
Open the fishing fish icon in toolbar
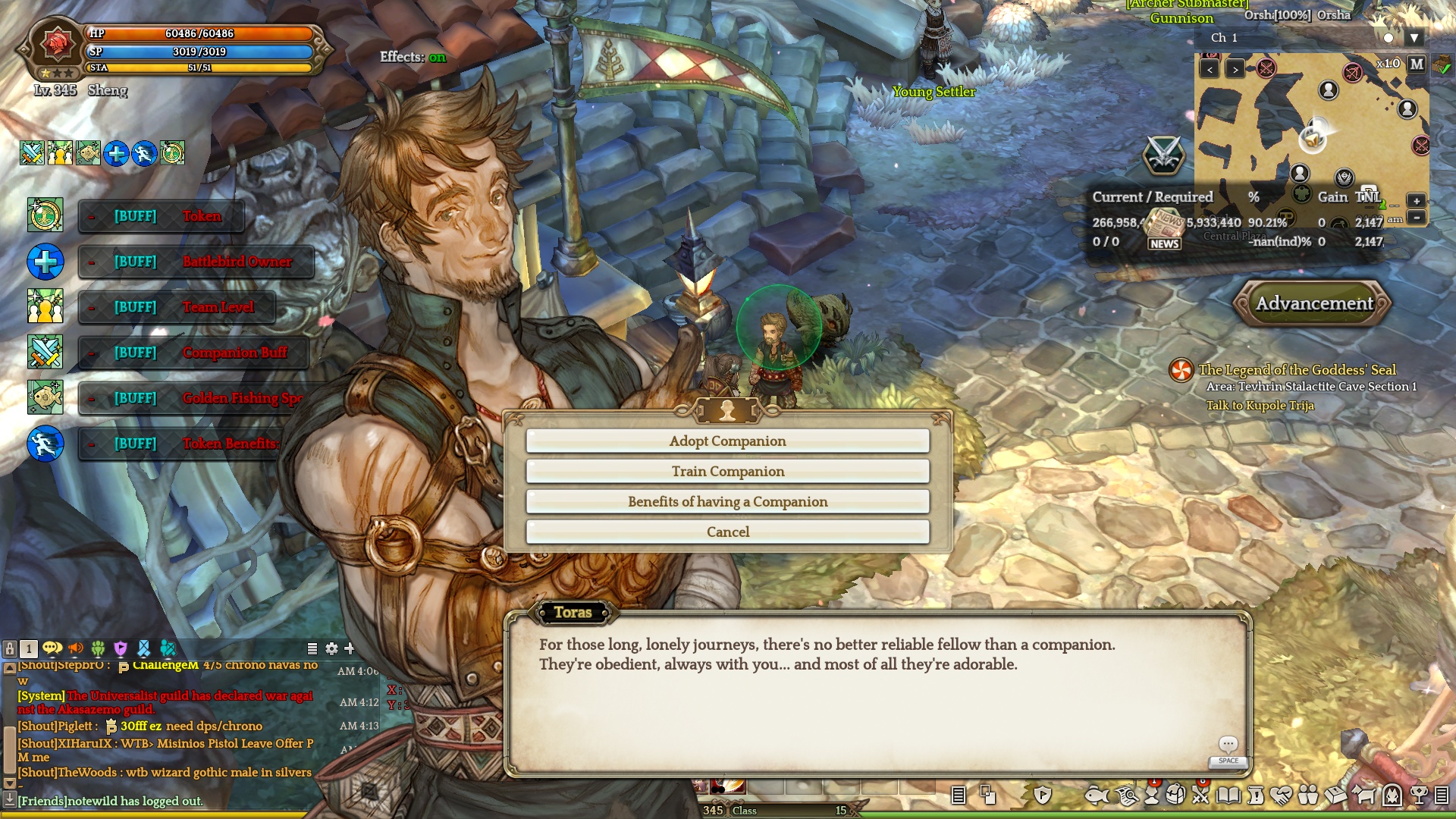point(1097,795)
